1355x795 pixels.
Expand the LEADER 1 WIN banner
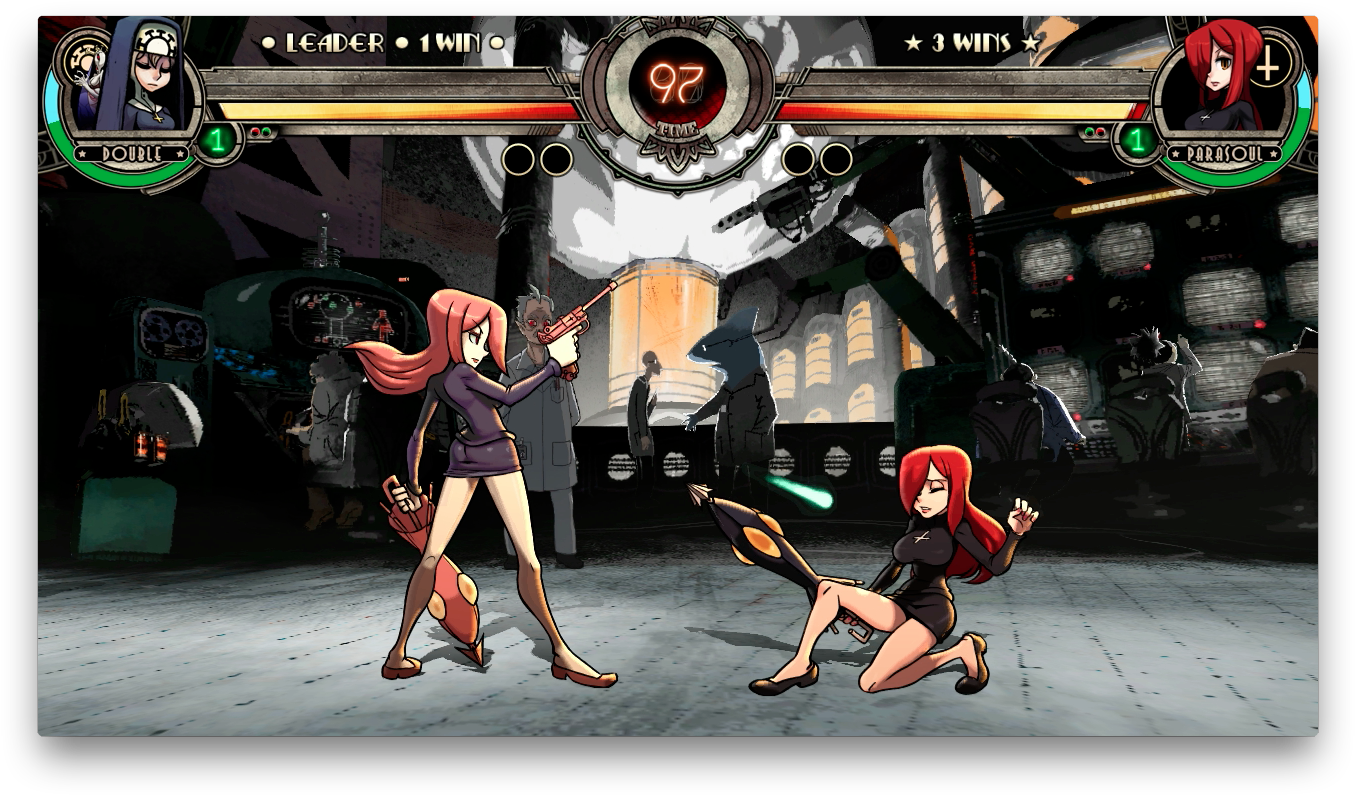click(380, 43)
